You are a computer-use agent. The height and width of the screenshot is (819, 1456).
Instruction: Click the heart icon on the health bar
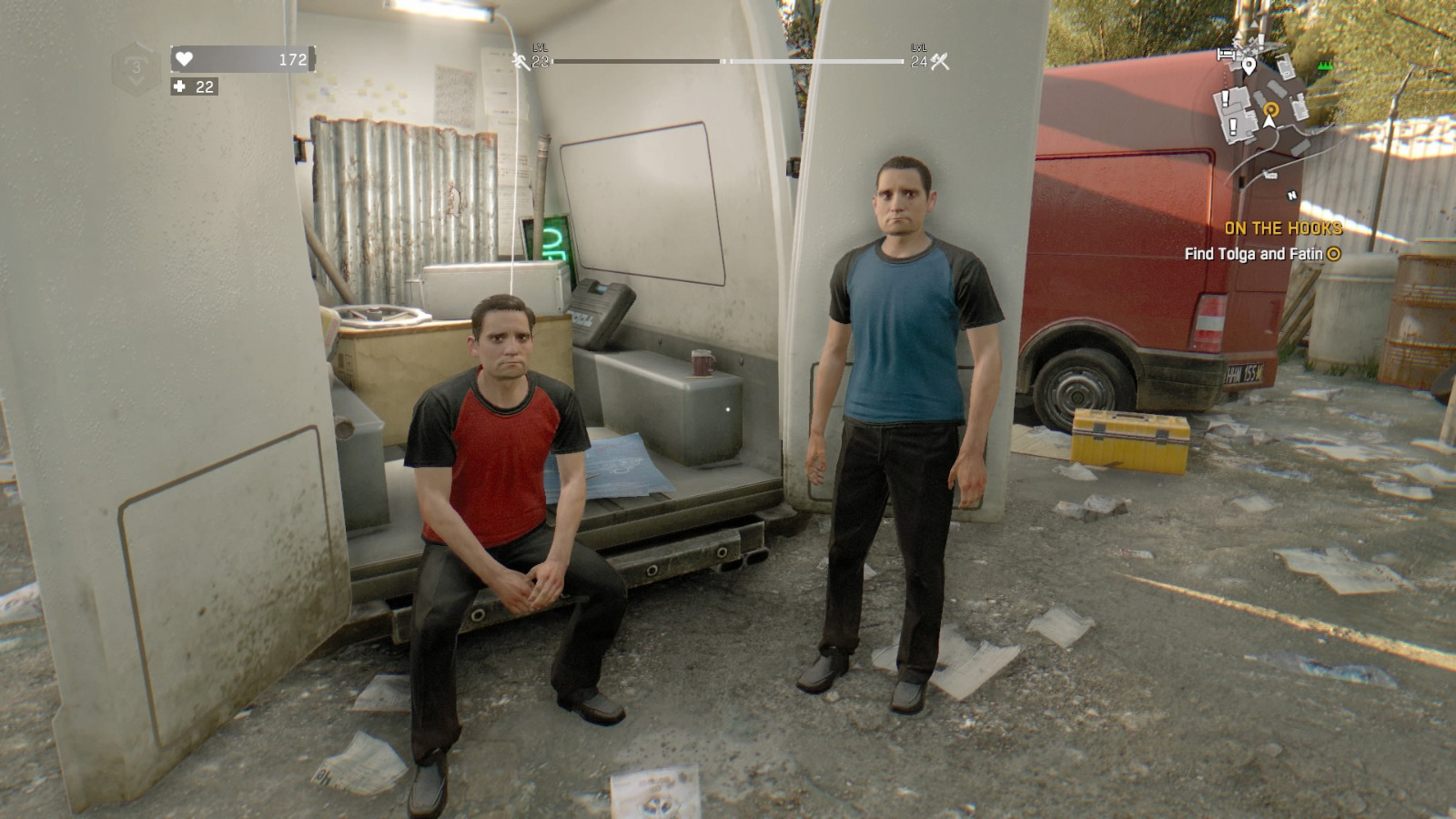183,57
